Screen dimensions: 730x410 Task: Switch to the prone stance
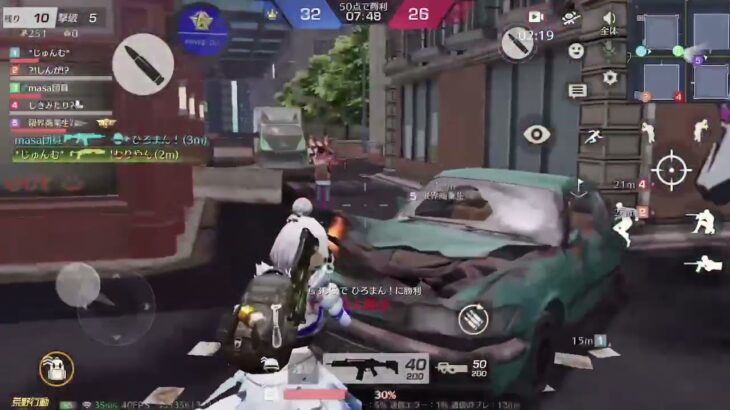point(703,265)
